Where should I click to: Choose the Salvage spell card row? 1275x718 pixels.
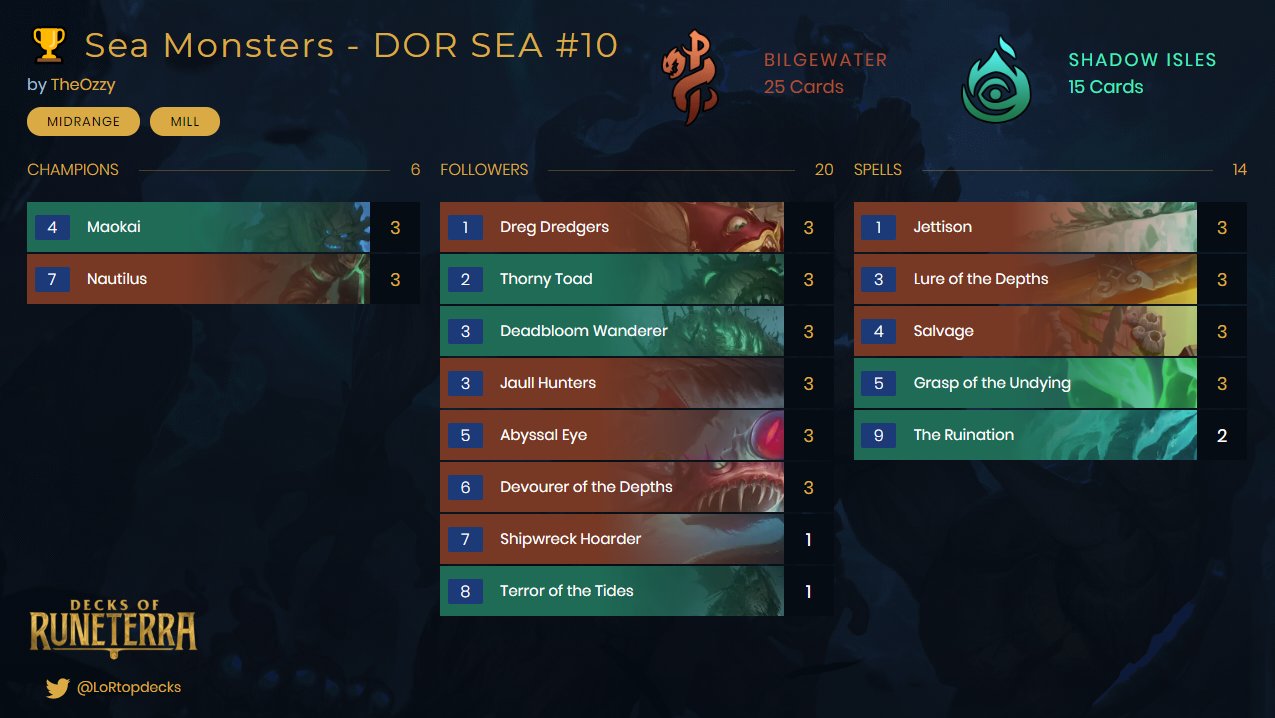coord(1024,332)
